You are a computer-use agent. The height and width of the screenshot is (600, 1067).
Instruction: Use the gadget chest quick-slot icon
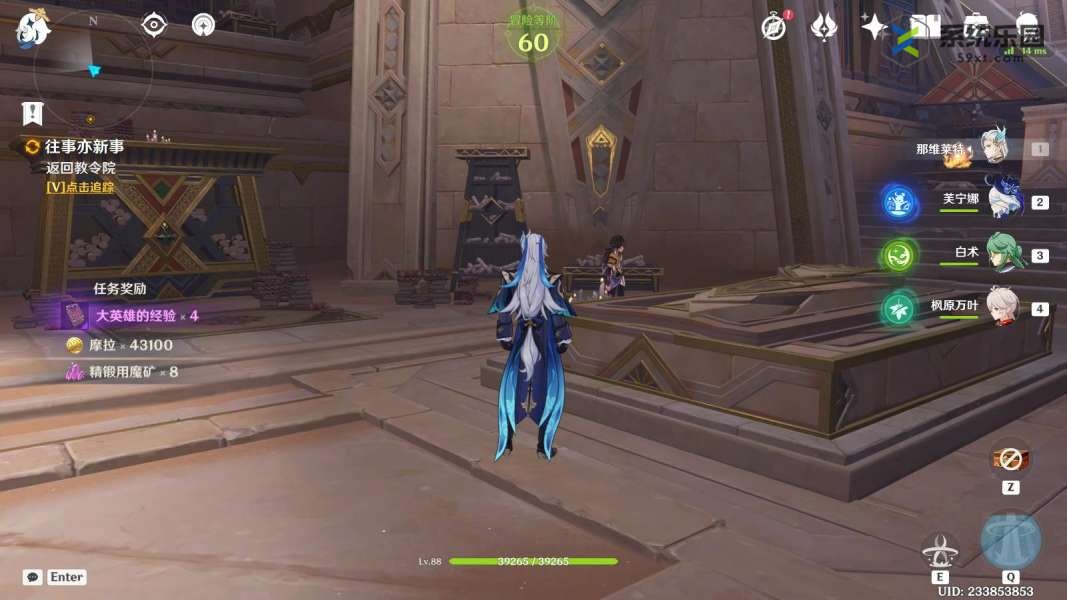pos(1010,460)
